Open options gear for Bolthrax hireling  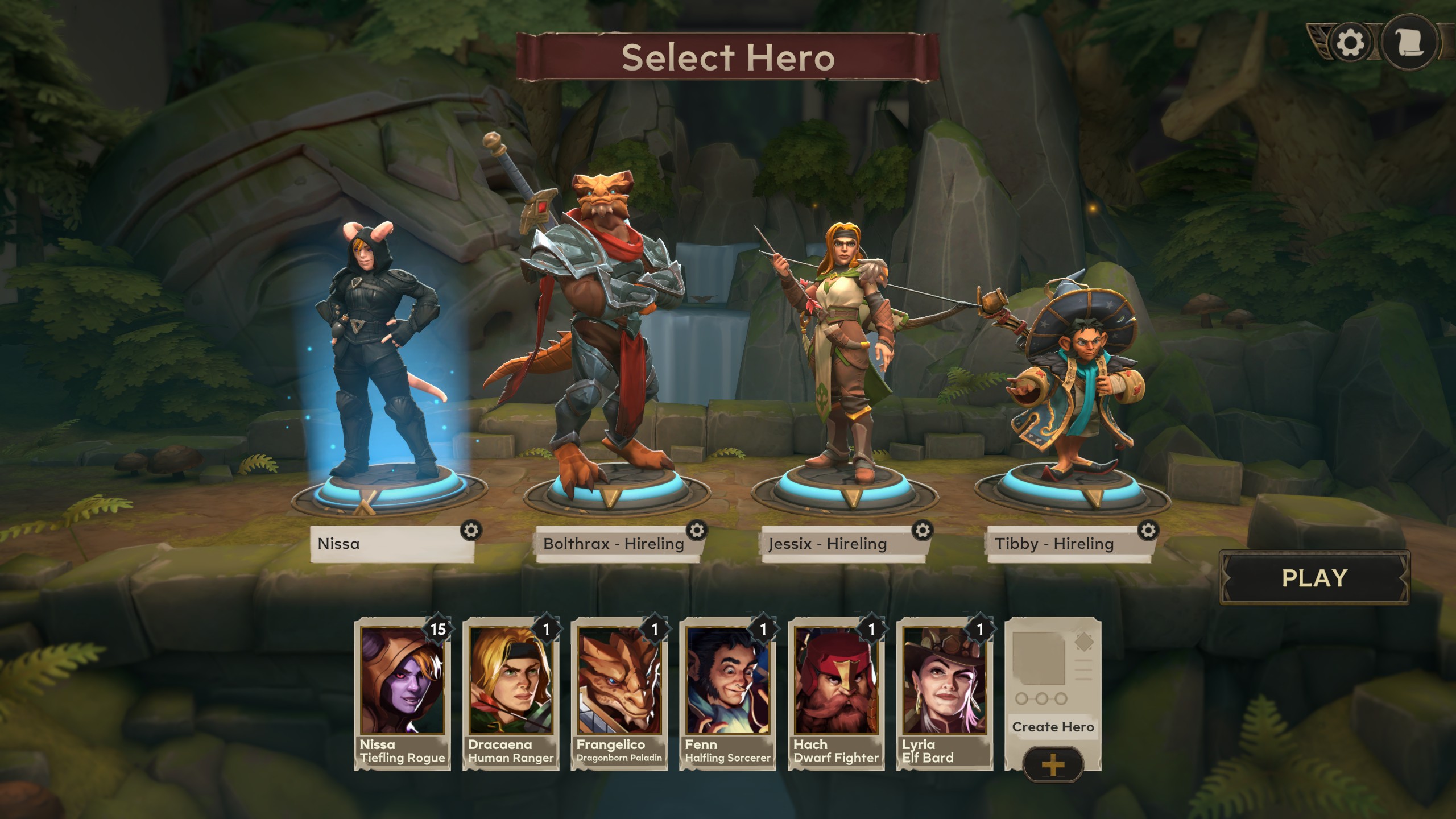(x=697, y=531)
